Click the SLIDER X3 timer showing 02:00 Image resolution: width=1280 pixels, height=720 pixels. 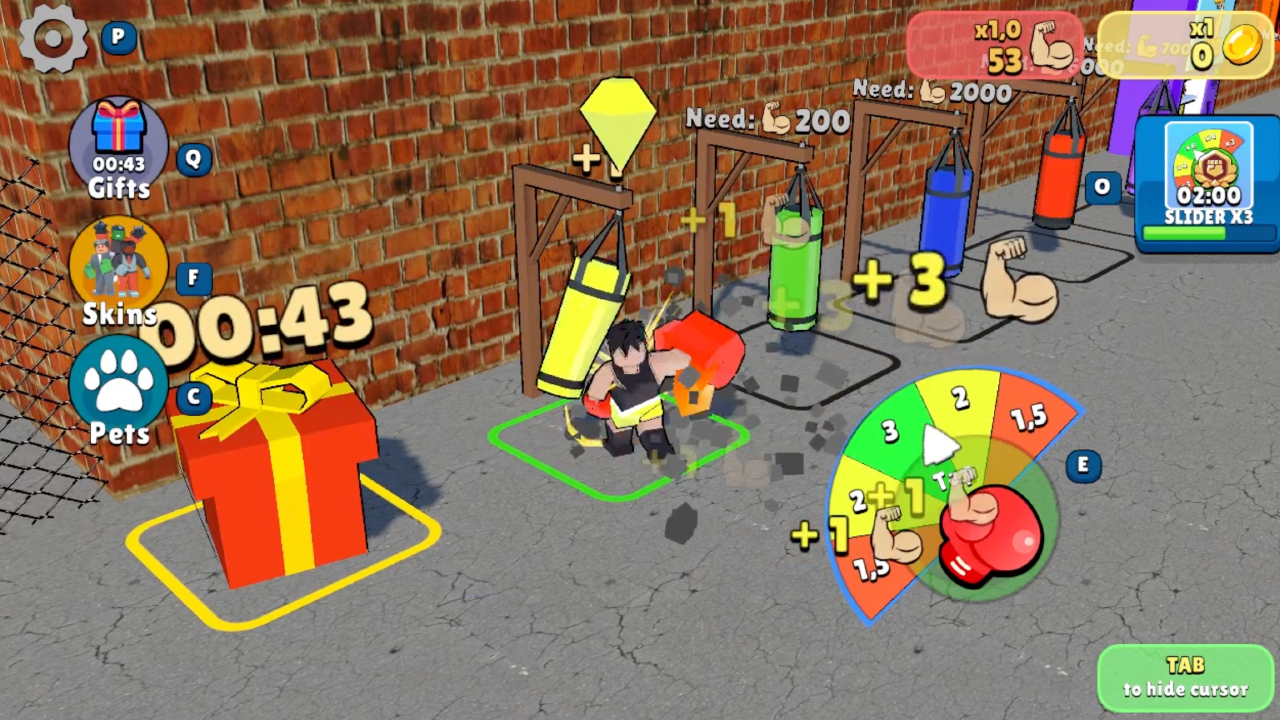pos(1207,197)
